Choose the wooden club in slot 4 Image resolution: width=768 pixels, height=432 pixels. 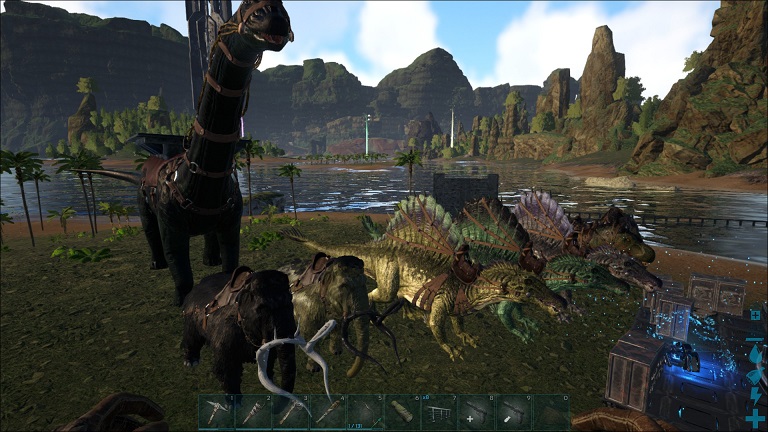(x=327, y=412)
